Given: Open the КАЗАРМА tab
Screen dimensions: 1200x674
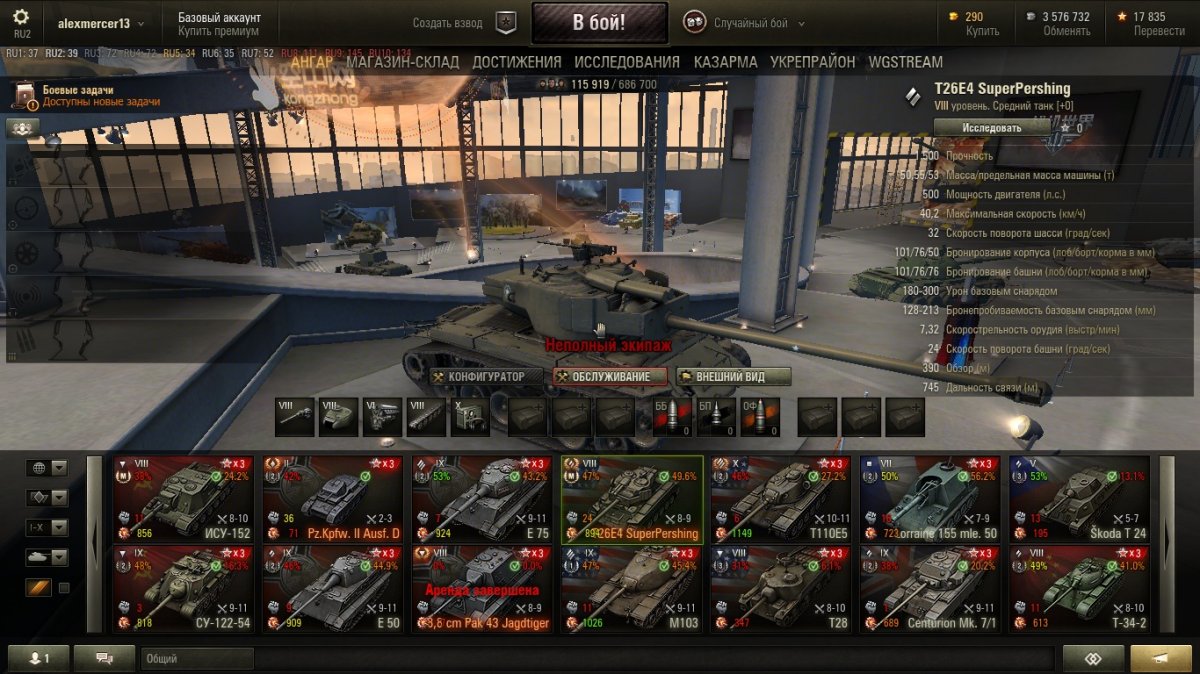Looking at the screenshot, I should (725, 62).
